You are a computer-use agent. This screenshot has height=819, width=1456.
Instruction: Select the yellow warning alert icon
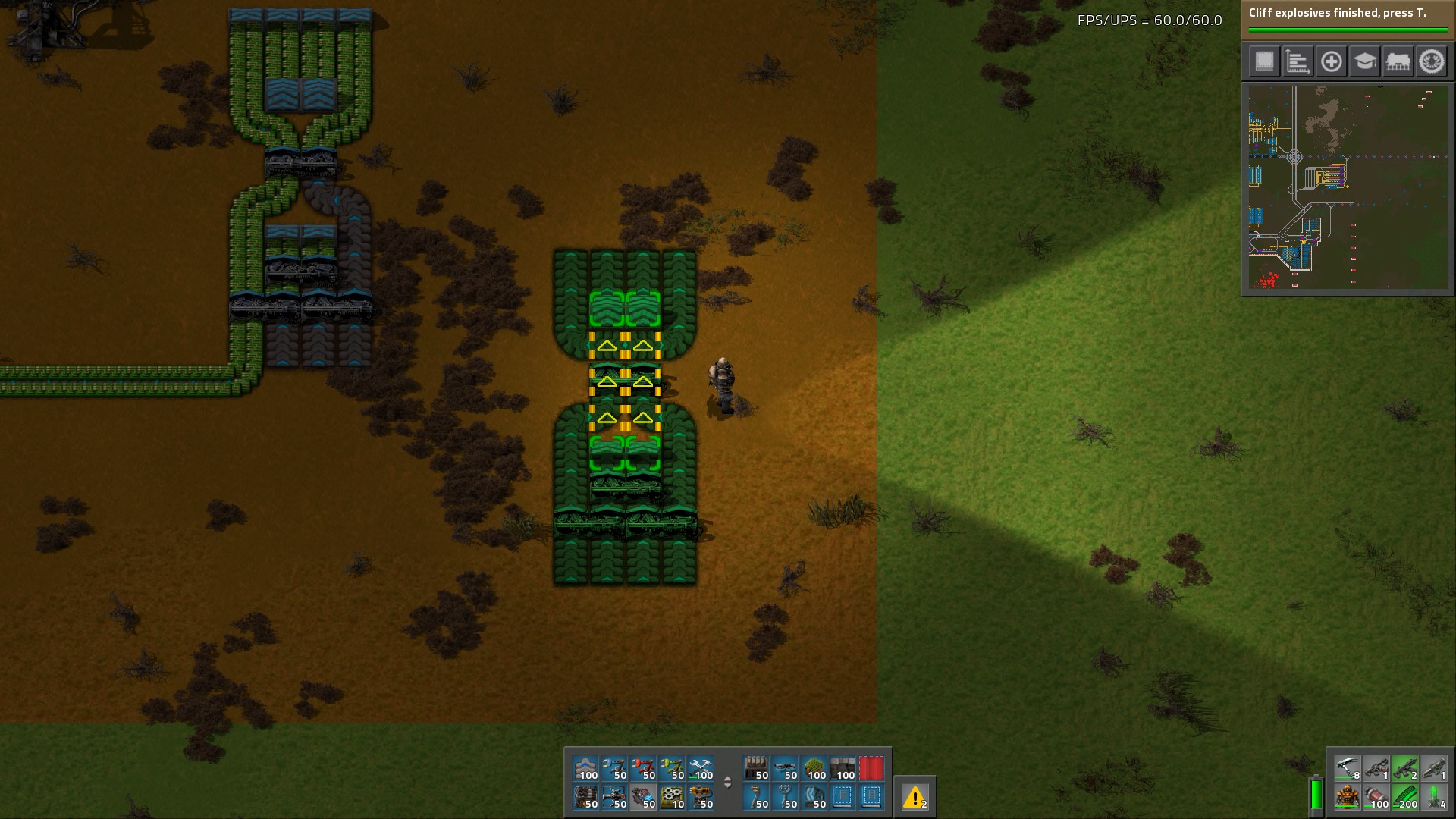915,797
